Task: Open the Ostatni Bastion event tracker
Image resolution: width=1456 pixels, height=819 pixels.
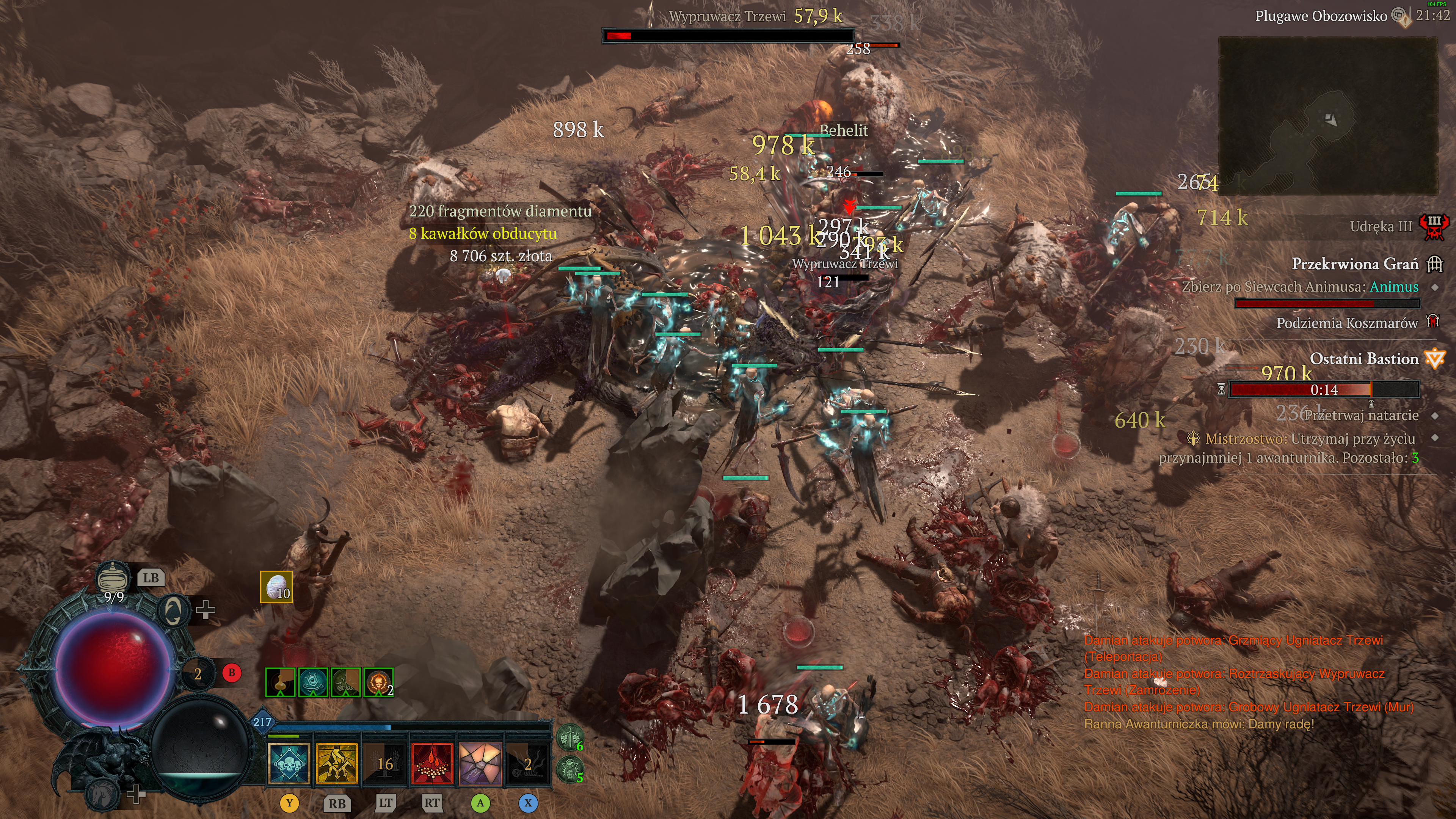Action: point(1364,359)
